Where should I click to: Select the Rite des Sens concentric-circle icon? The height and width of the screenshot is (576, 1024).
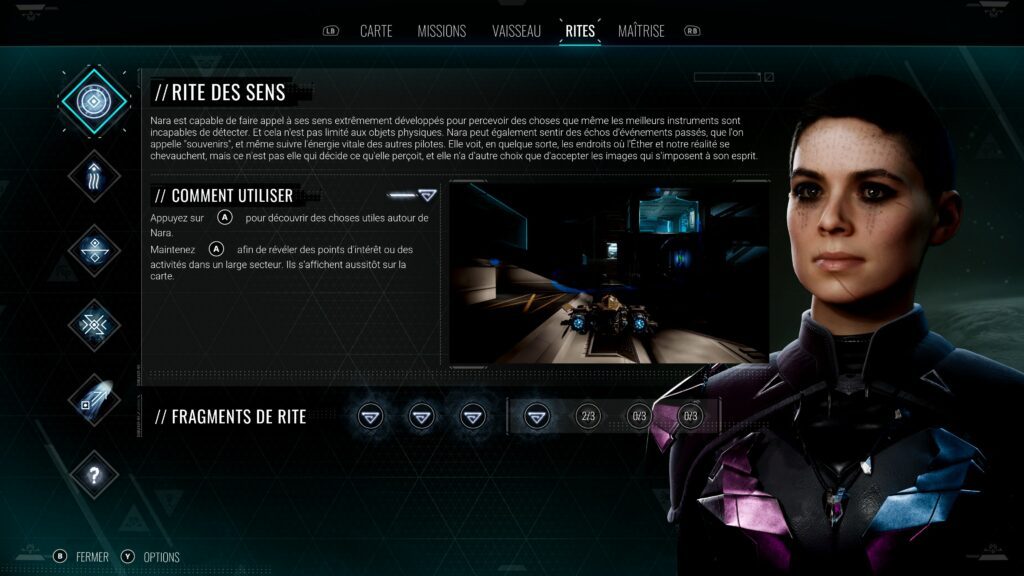(94, 101)
